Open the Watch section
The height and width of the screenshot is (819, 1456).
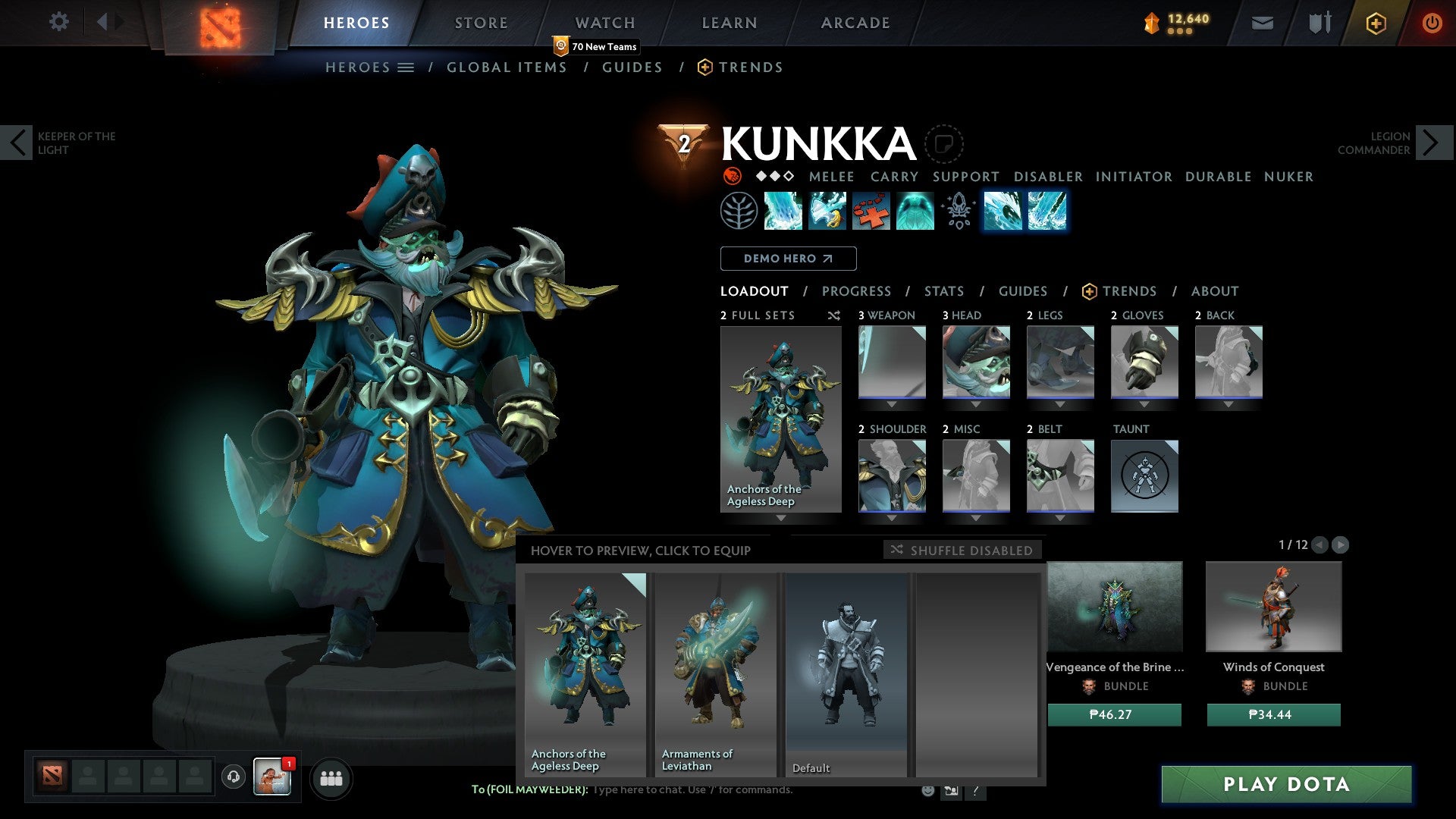[605, 22]
